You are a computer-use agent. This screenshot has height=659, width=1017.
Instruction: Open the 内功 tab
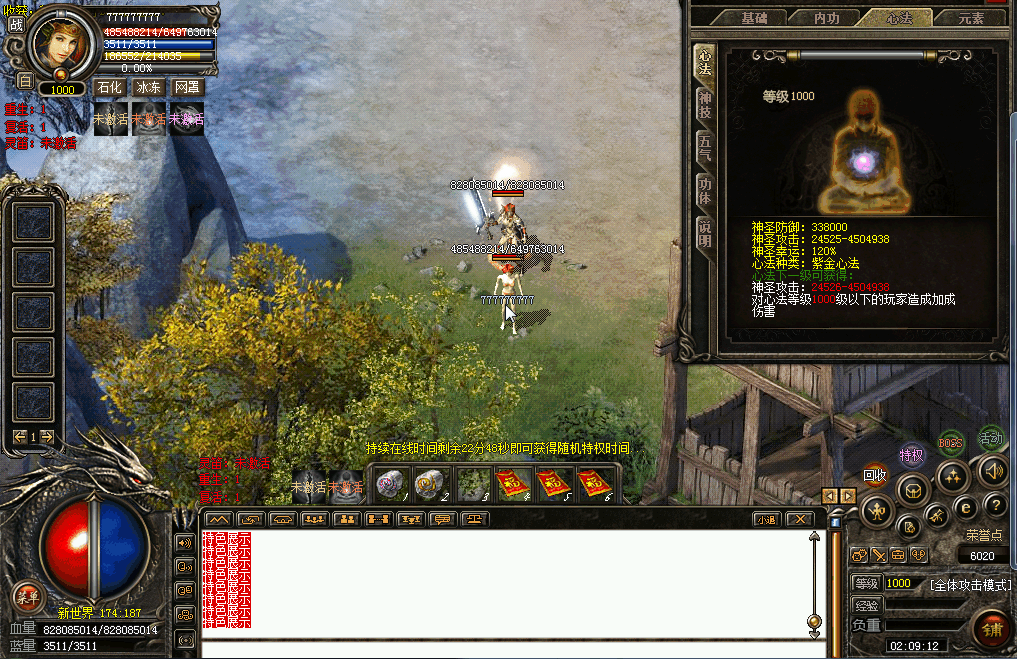(x=827, y=18)
